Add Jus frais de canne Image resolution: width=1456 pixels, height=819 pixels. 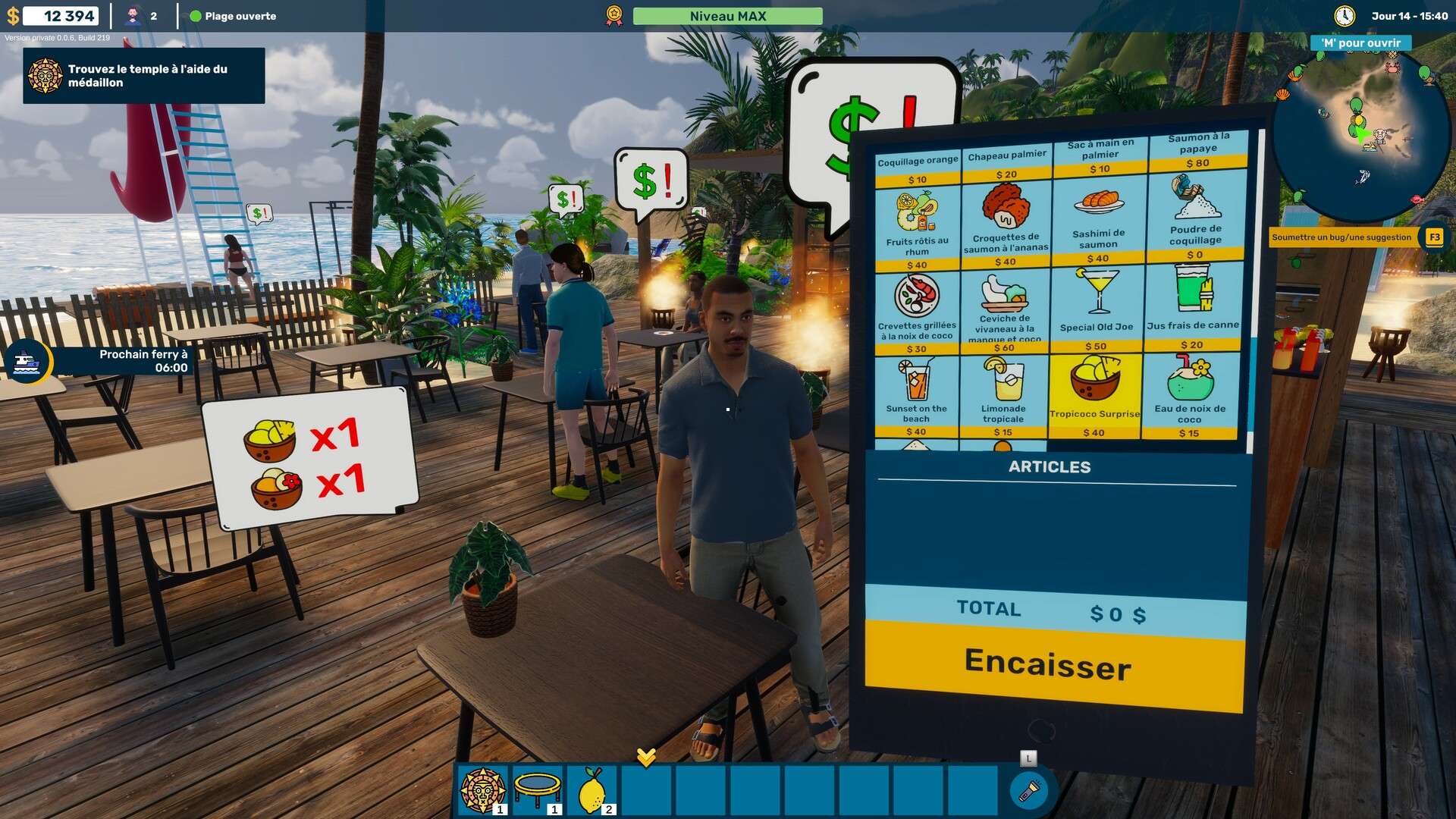[1193, 306]
